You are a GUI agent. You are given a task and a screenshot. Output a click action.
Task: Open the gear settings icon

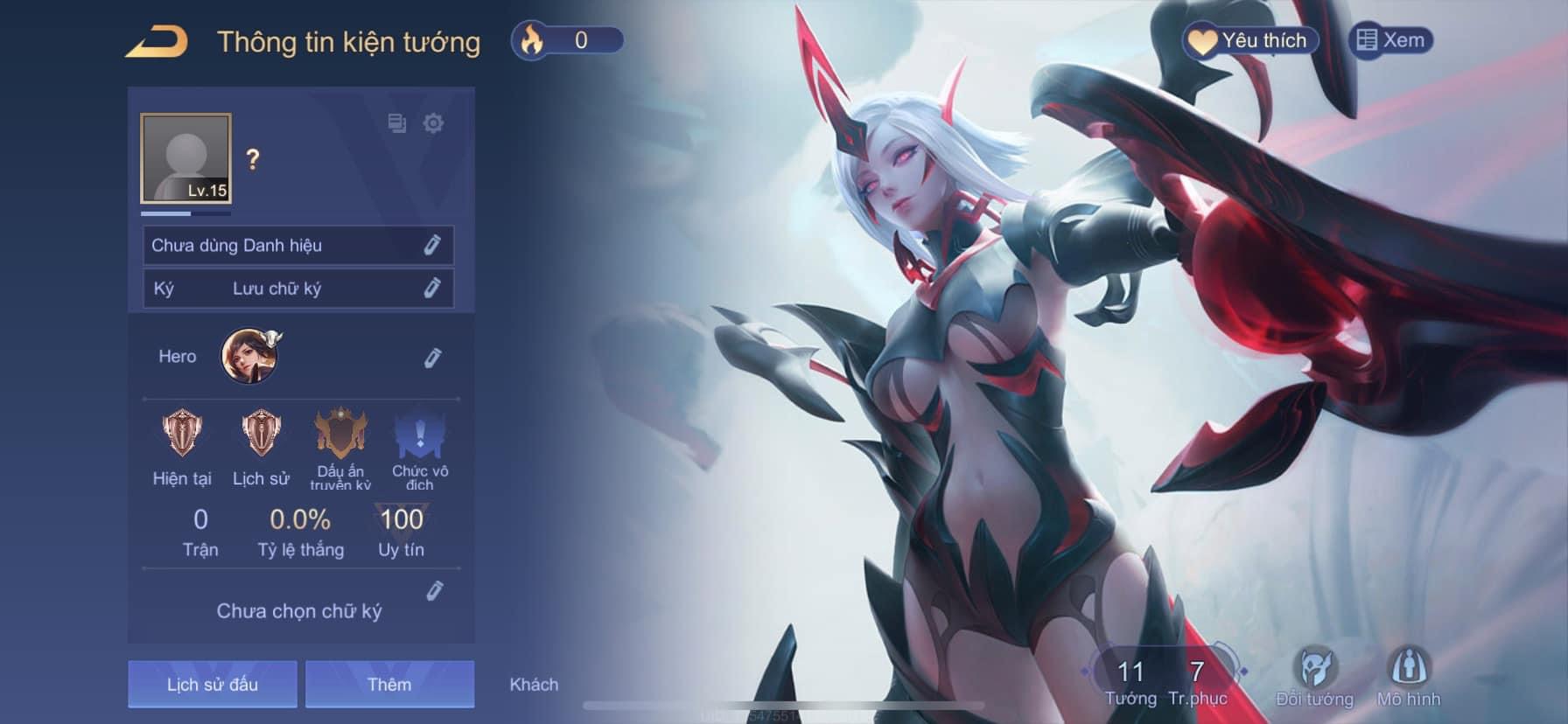tap(433, 123)
